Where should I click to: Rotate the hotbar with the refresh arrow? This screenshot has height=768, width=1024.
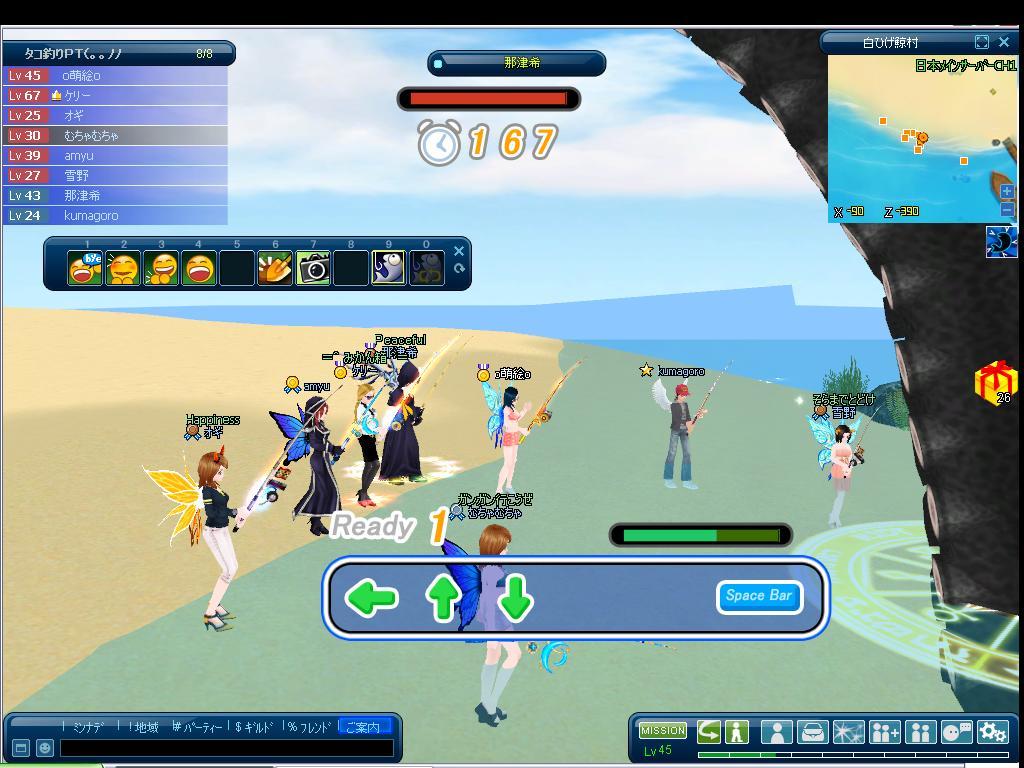(x=459, y=268)
